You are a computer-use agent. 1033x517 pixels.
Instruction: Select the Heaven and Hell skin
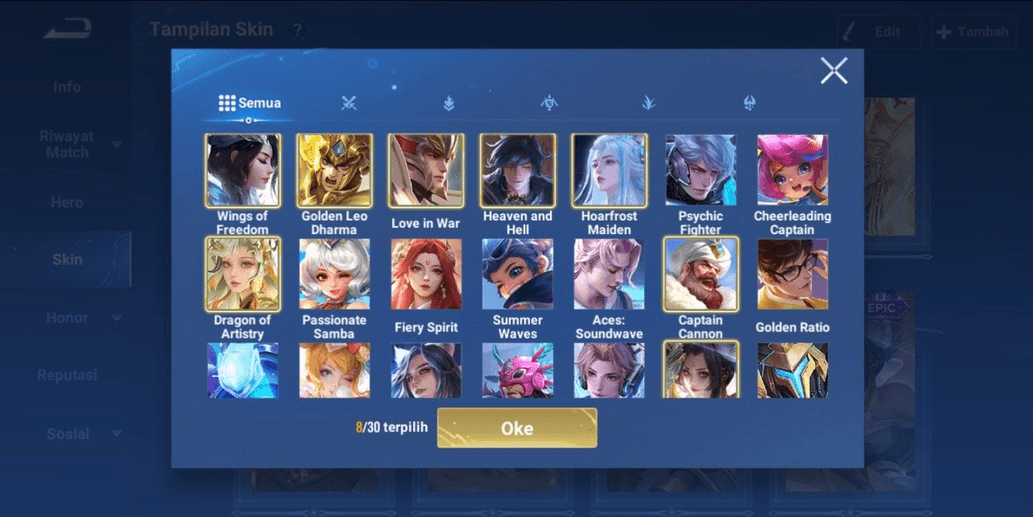(x=517, y=171)
